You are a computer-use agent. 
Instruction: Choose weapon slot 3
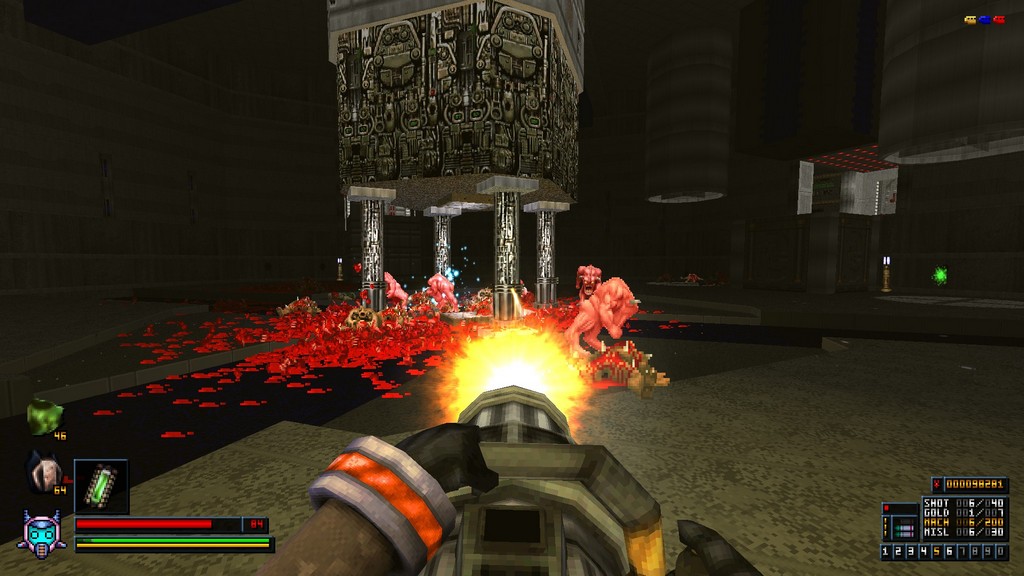(x=911, y=552)
